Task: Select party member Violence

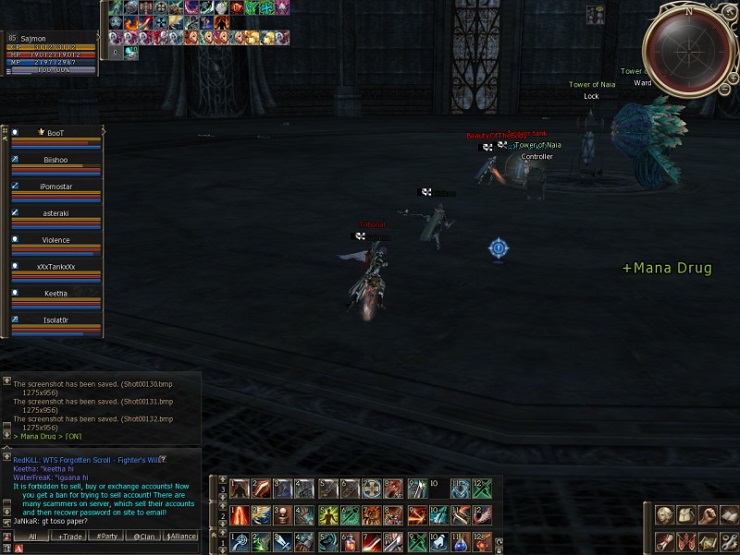Action: pos(56,240)
